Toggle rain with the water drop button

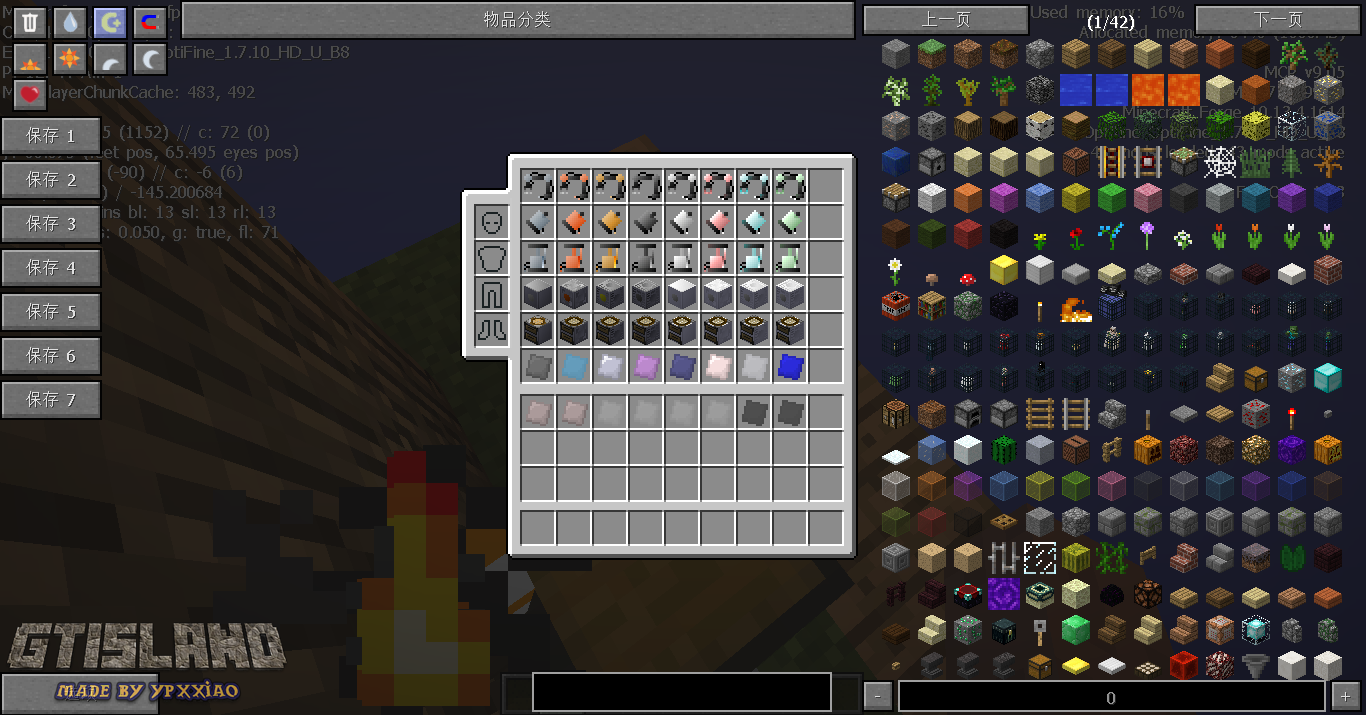70,23
